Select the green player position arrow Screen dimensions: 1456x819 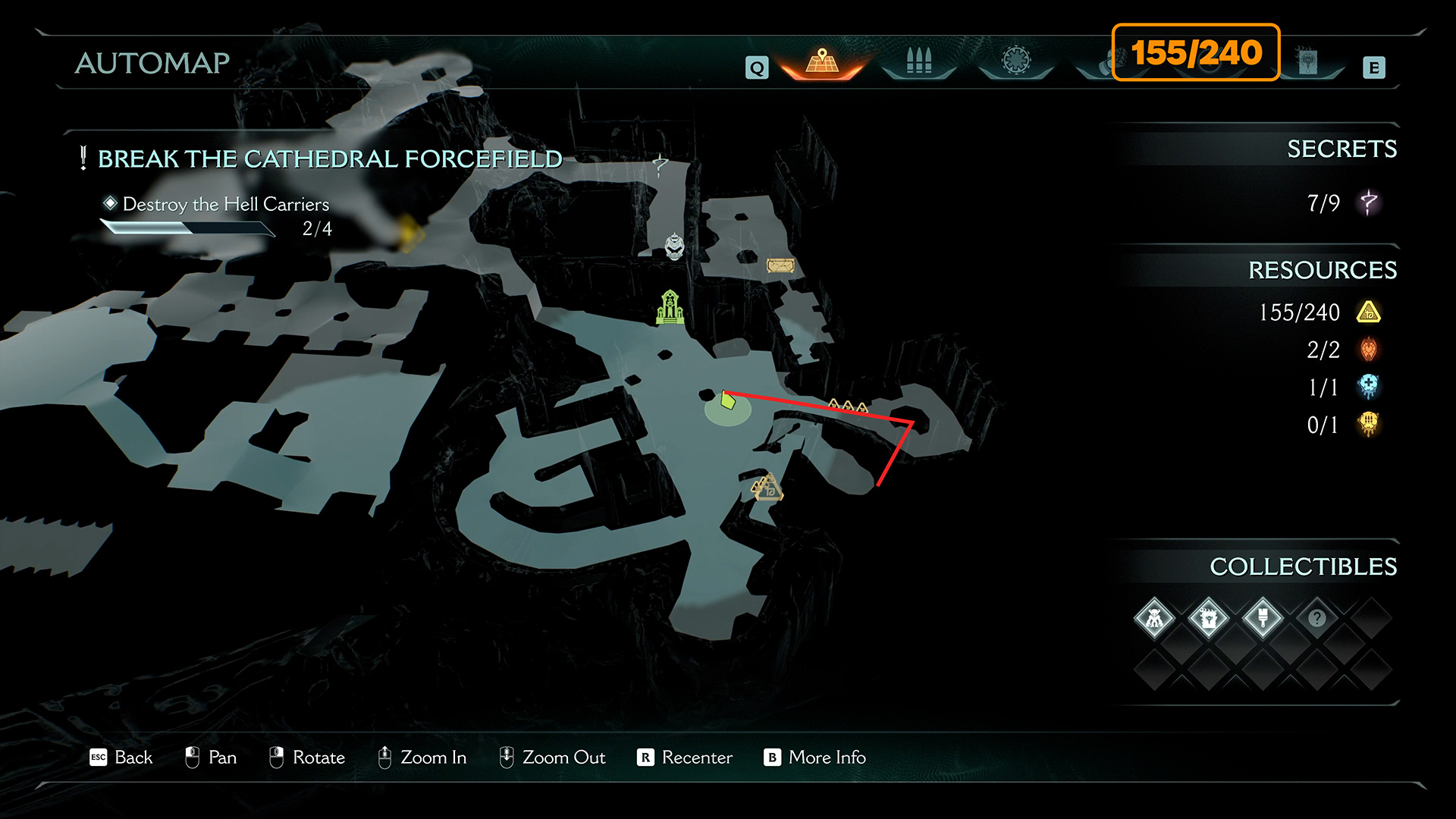click(728, 400)
